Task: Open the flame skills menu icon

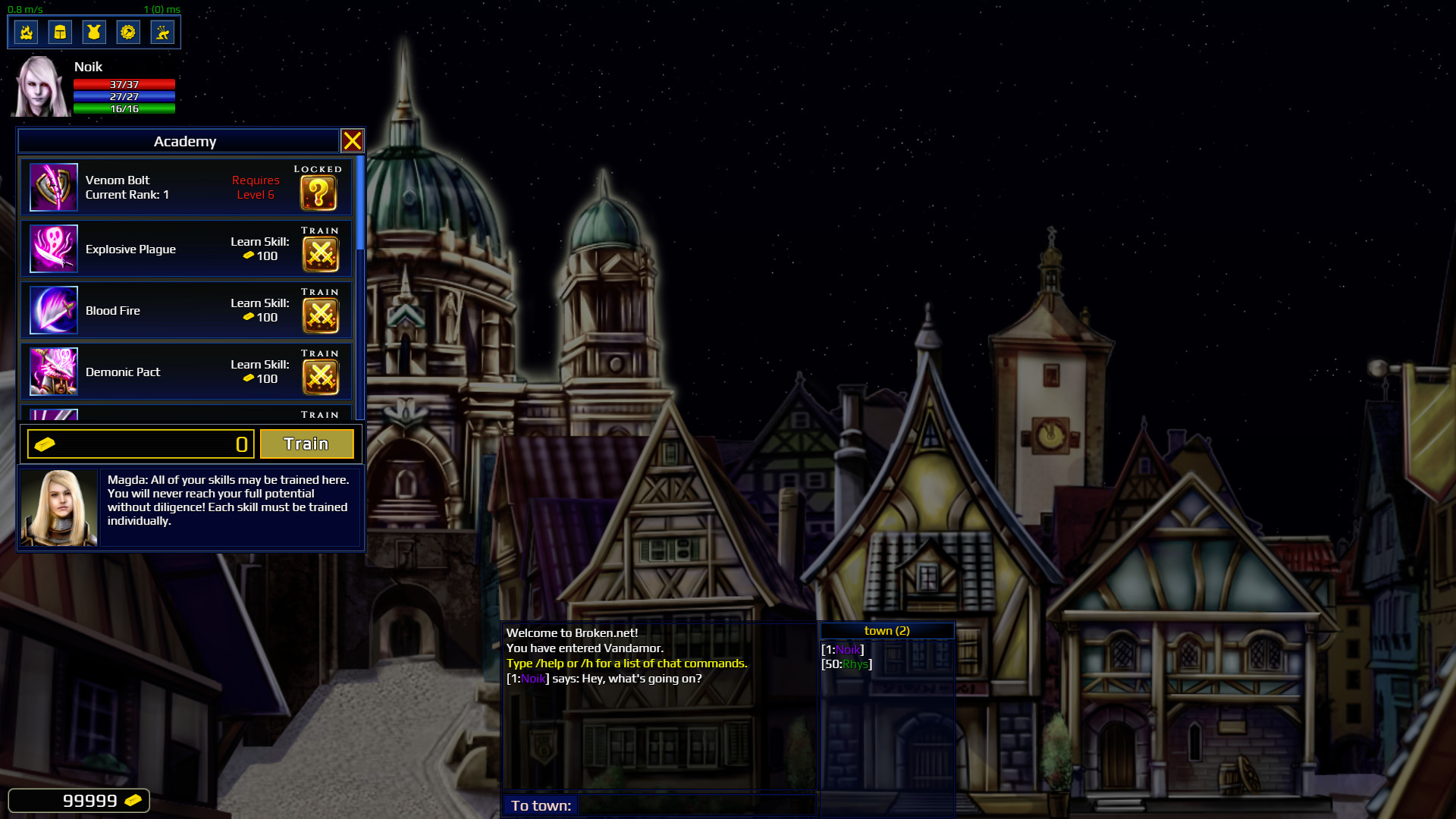Action: [27, 32]
